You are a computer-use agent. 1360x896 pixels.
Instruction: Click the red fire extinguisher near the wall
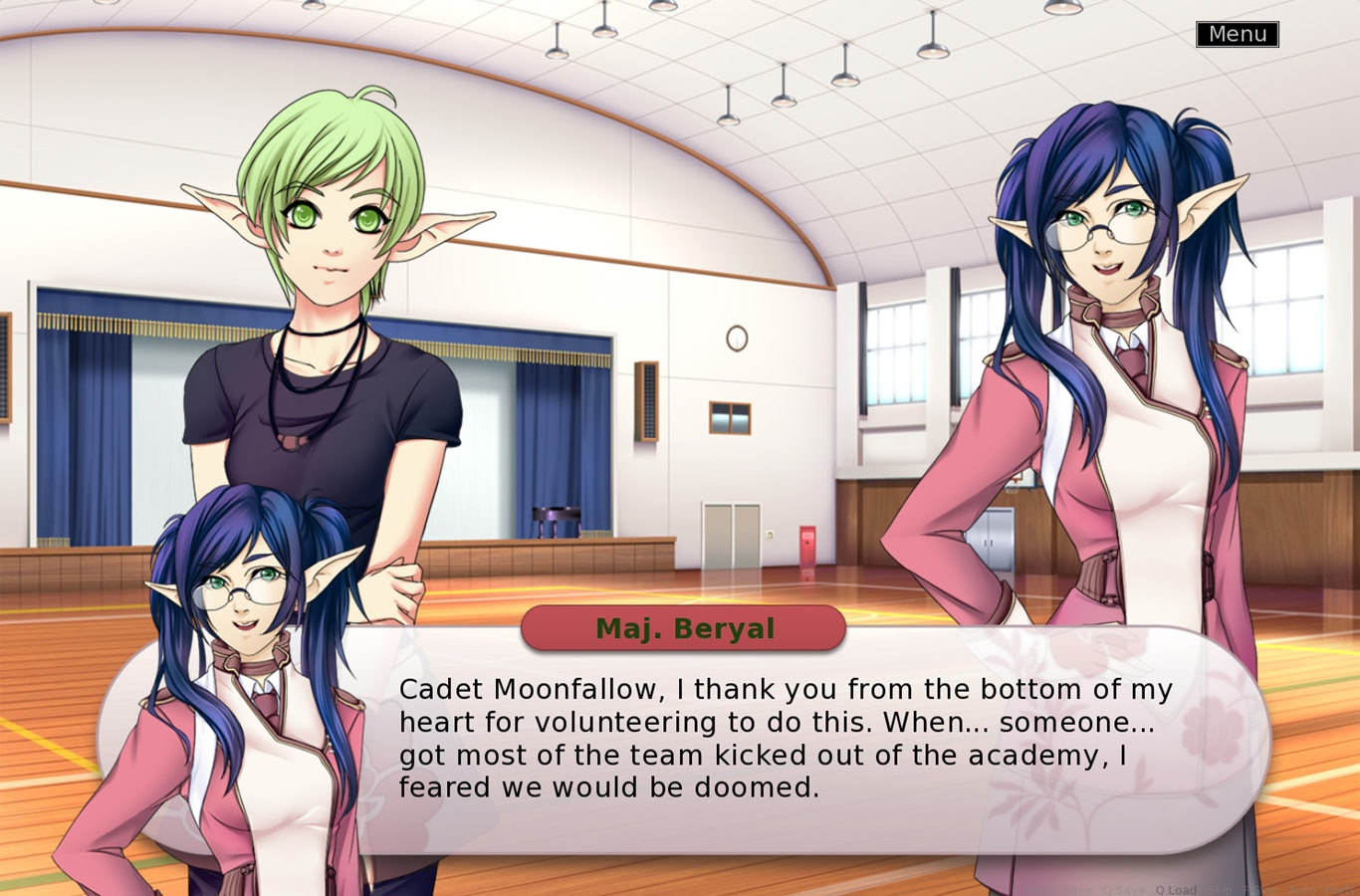coord(806,543)
